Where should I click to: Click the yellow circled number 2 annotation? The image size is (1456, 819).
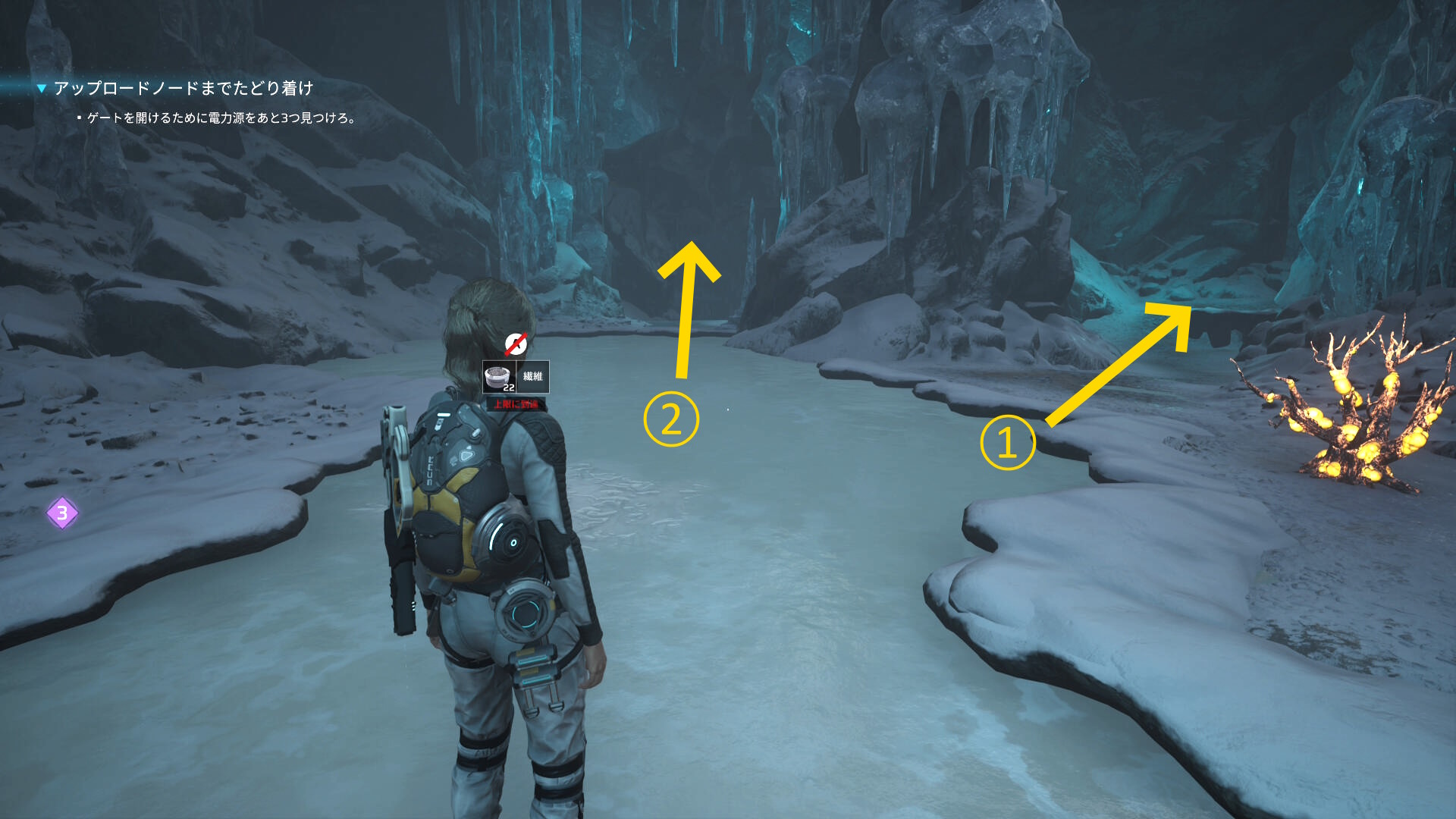click(x=671, y=419)
